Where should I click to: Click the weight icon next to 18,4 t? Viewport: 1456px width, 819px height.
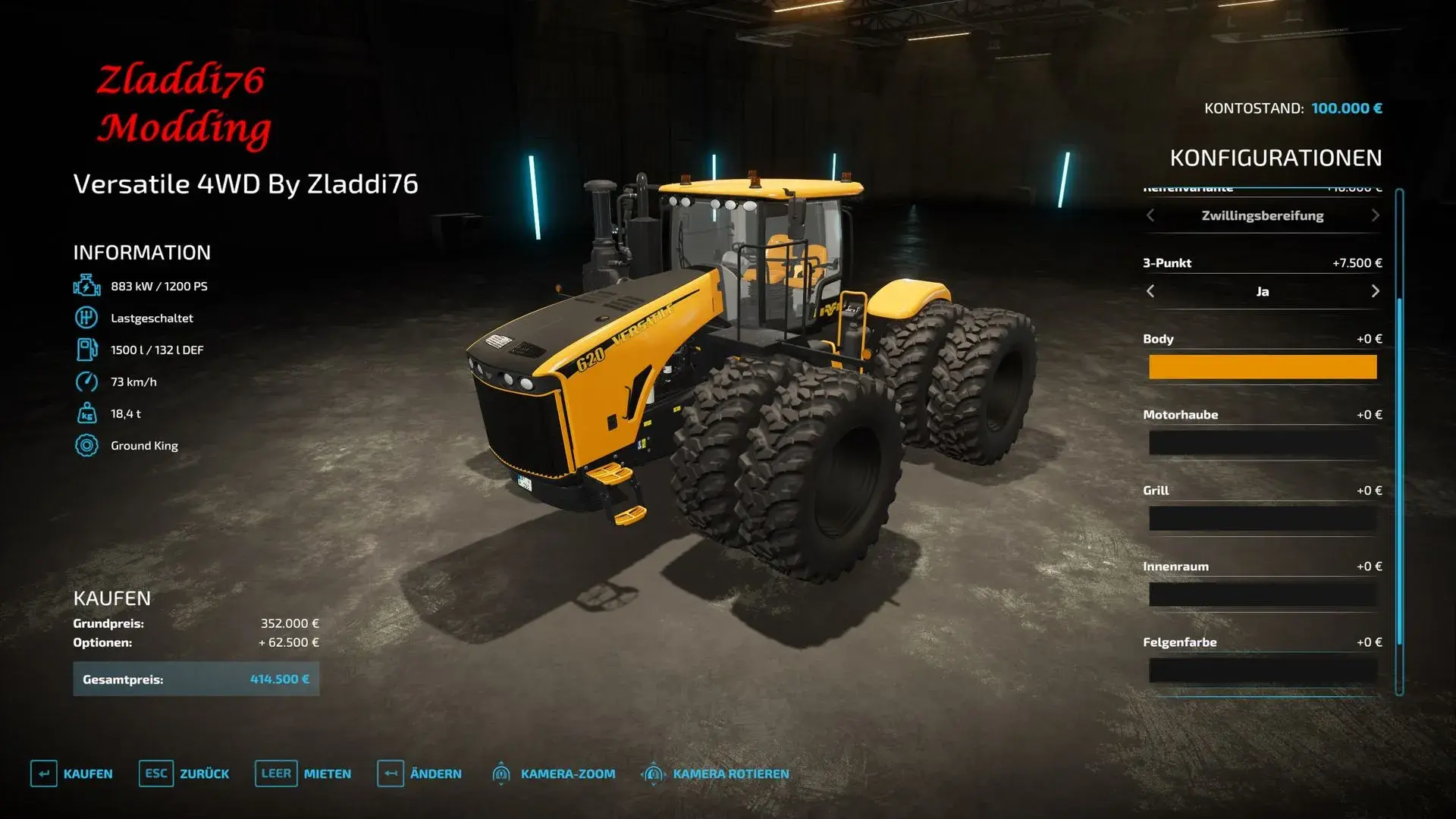click(86, 413)
